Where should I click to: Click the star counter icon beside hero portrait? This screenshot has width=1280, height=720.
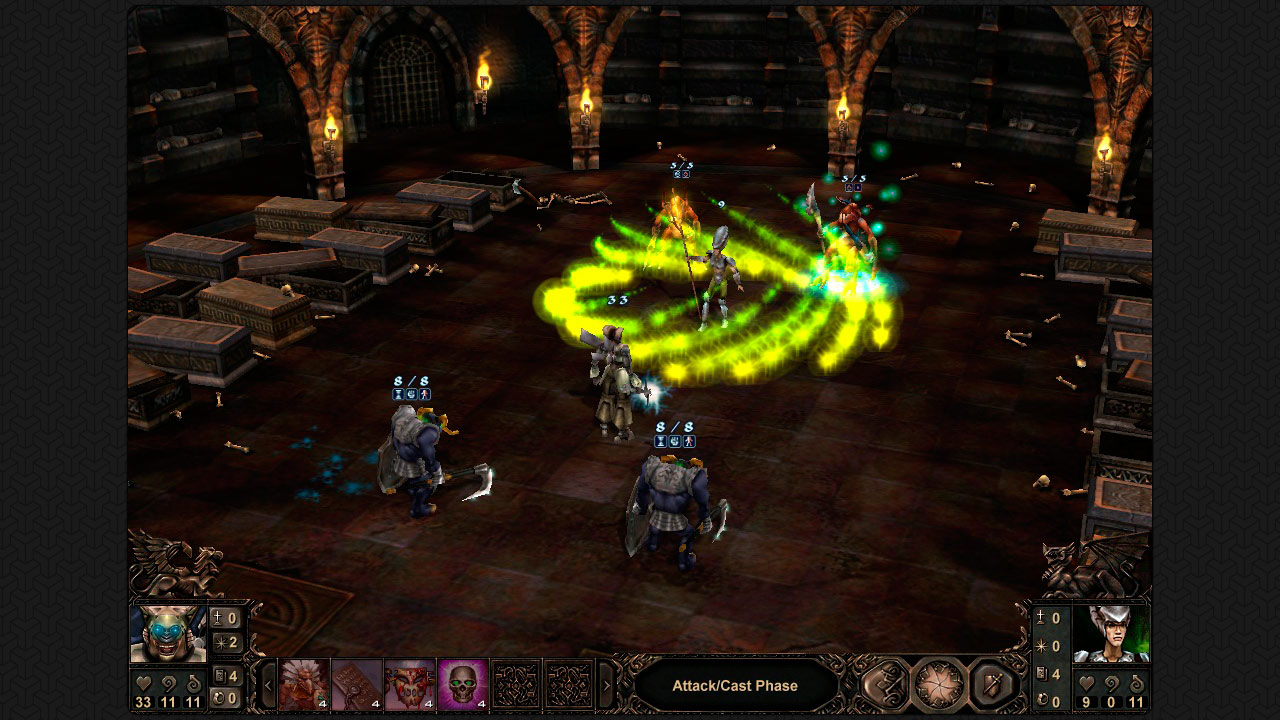[x=220, y=643]
